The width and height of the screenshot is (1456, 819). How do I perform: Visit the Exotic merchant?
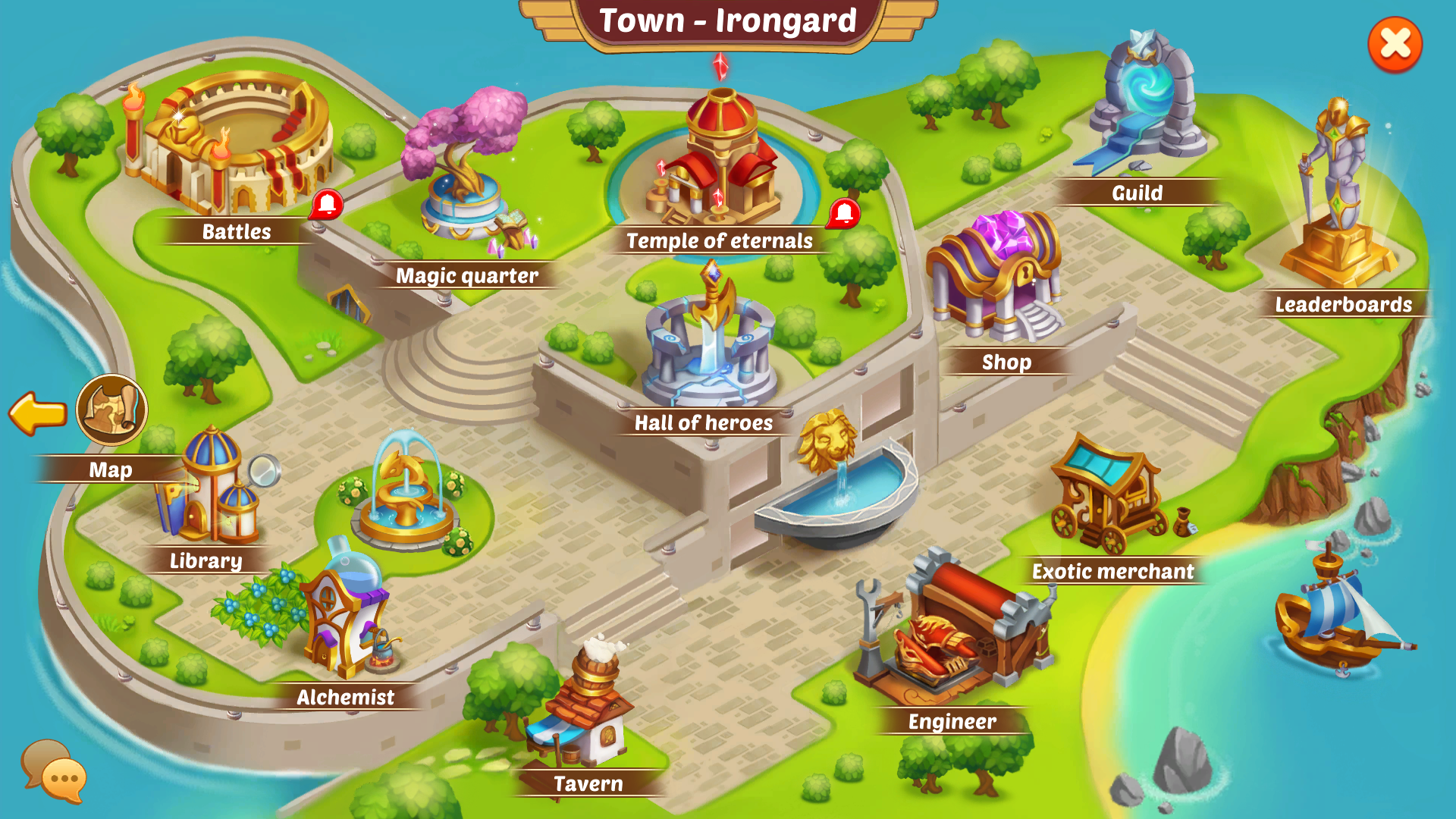tap(1111, 493)
